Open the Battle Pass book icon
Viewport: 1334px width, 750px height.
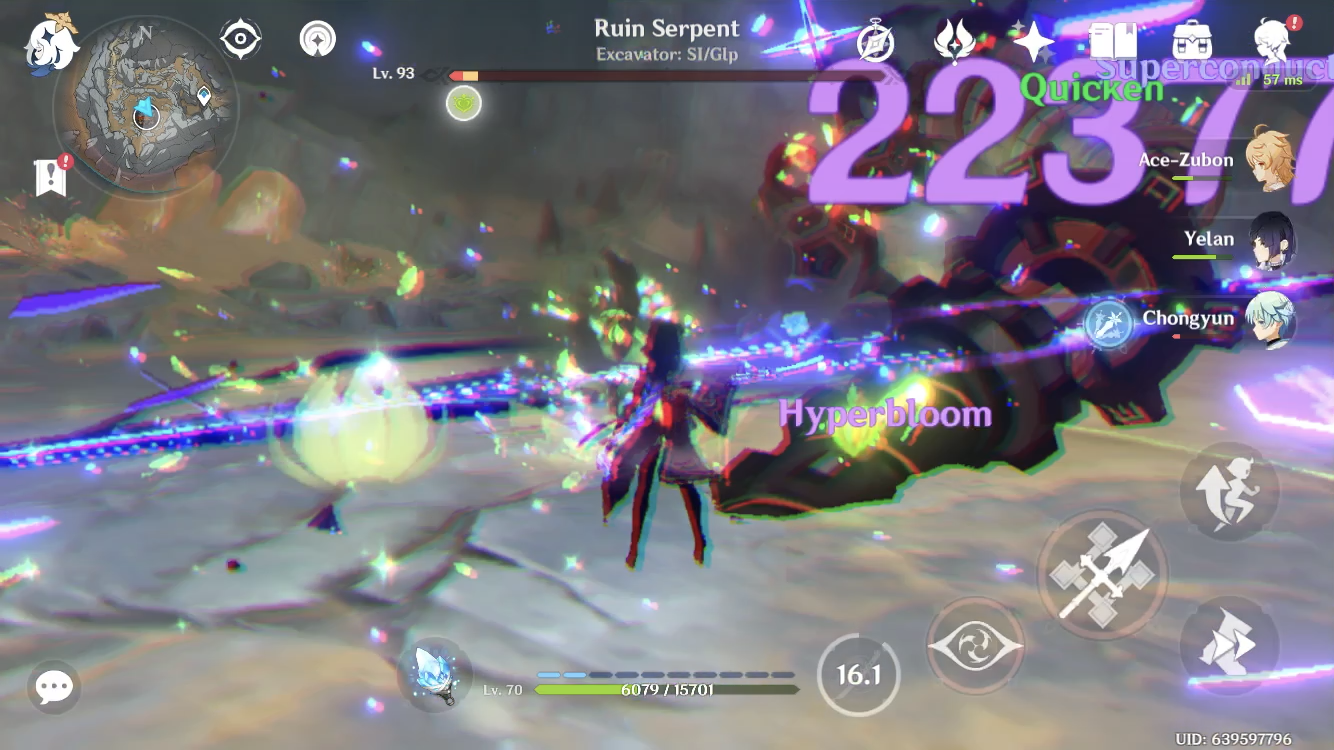tap(1114, 40)
